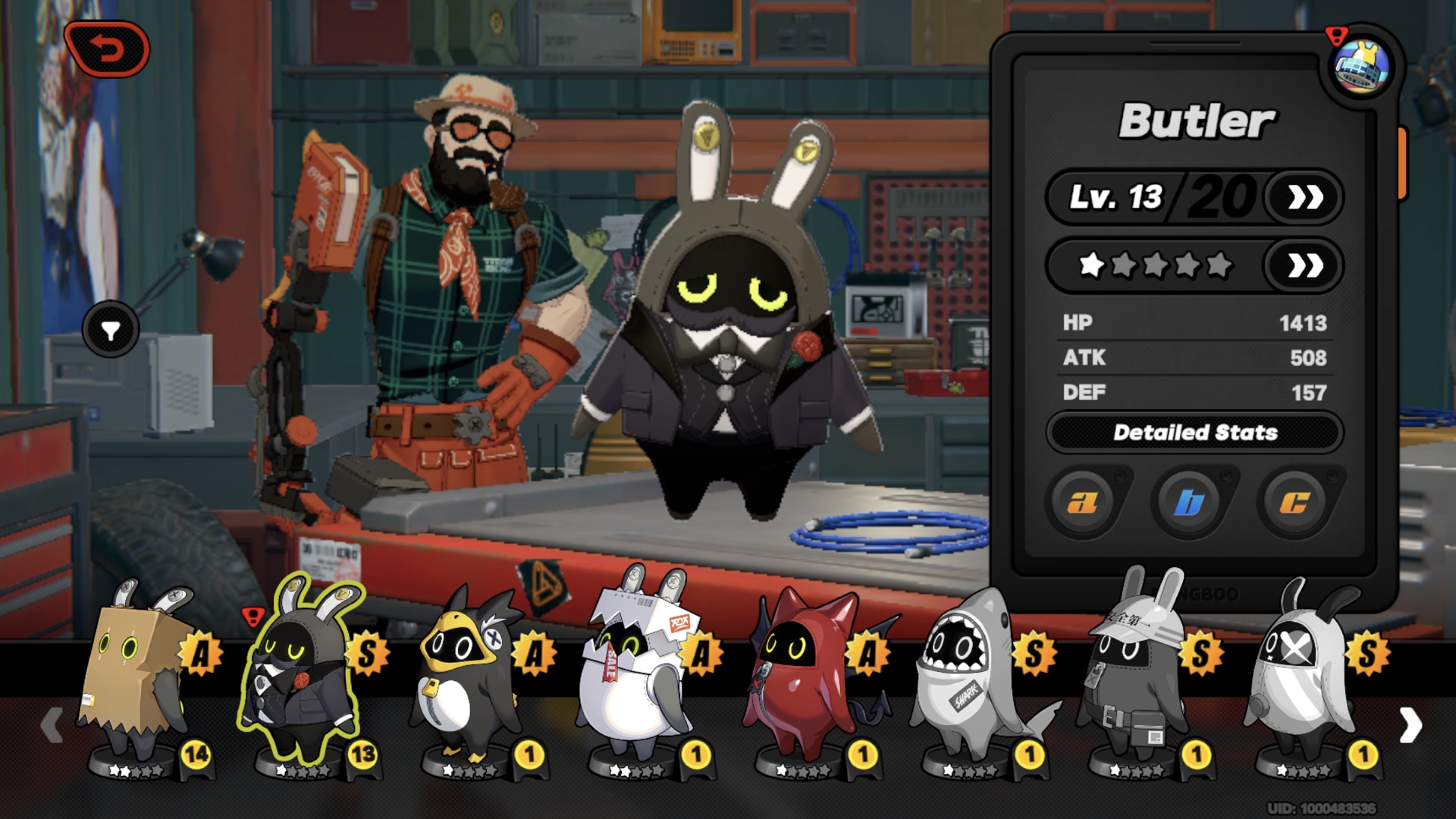This screenshot has height=819, width=1456.
Task: Go back using the return arrow
Action: pyautogui.click(x=108, y=47)
